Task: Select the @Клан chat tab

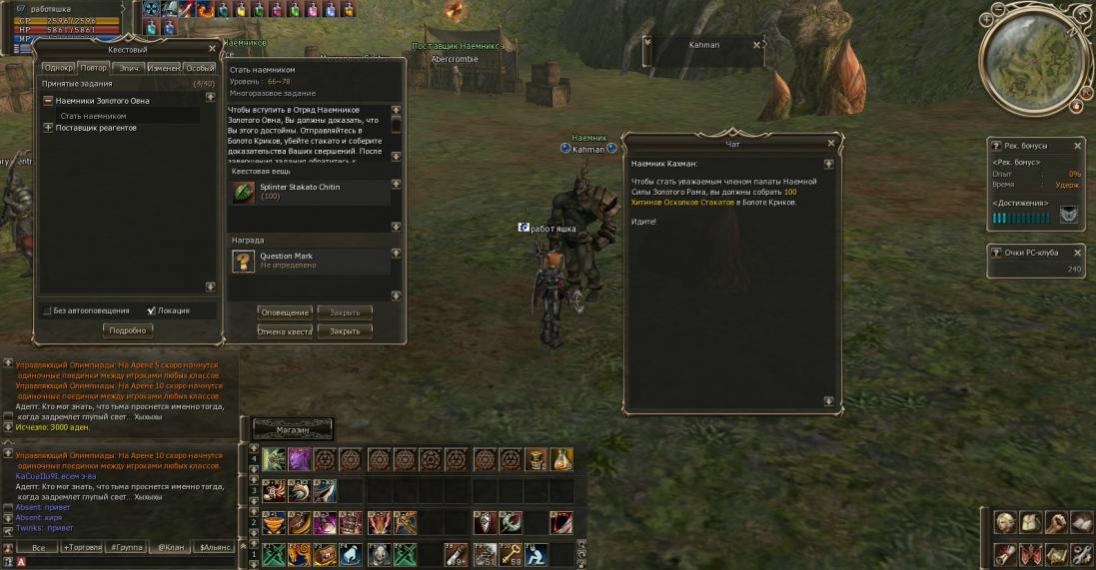Action: 169,548
